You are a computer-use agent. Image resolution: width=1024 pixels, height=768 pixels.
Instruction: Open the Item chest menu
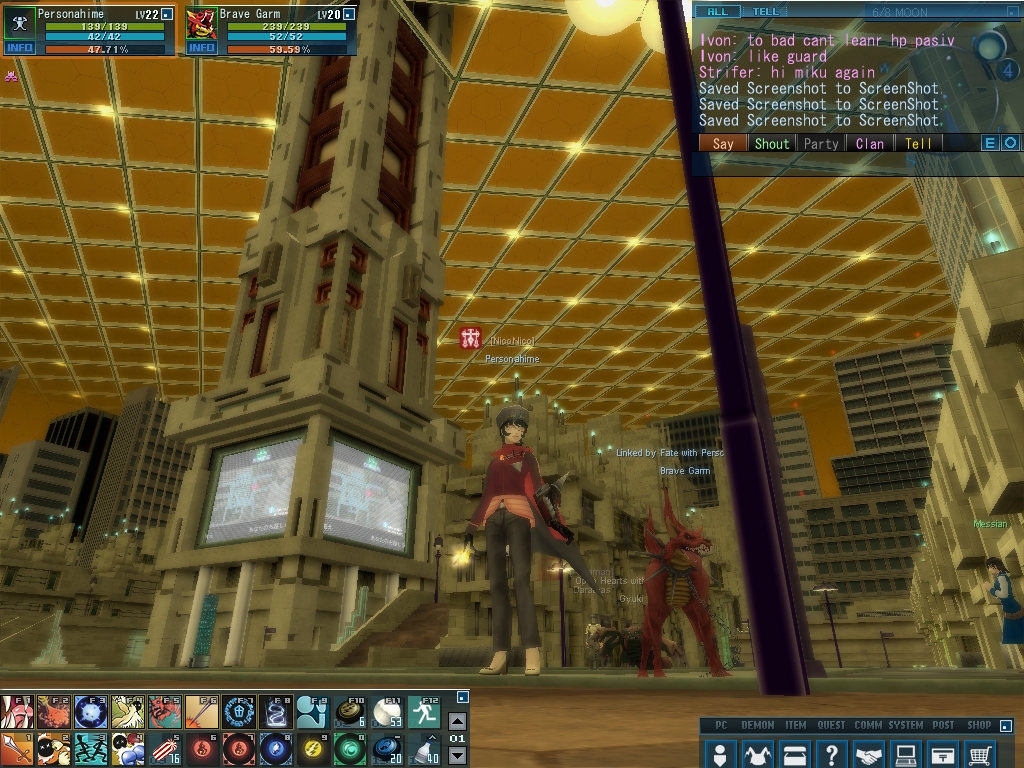pos(795,753)
